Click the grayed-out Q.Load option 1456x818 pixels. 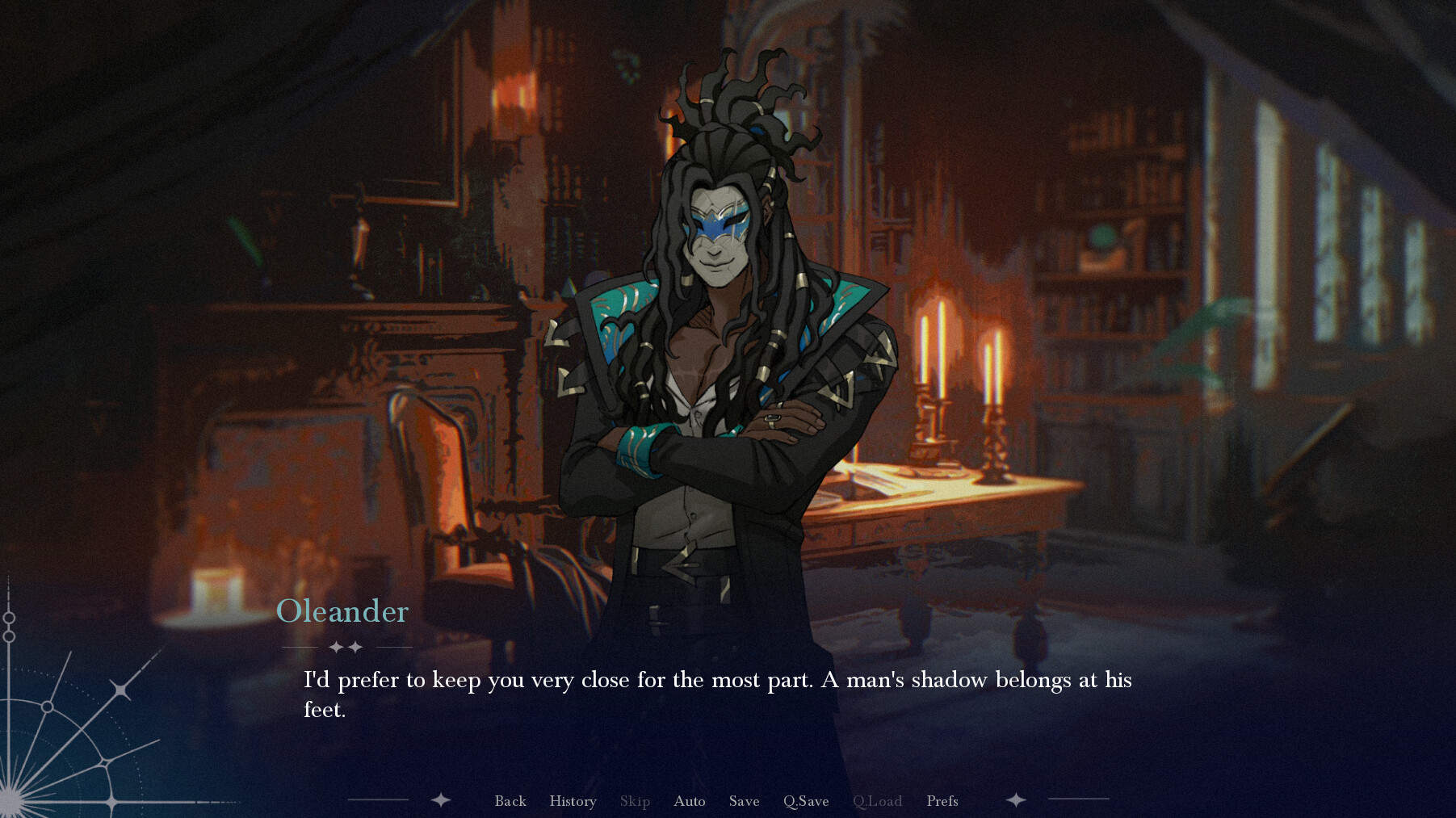pos(877,801)
